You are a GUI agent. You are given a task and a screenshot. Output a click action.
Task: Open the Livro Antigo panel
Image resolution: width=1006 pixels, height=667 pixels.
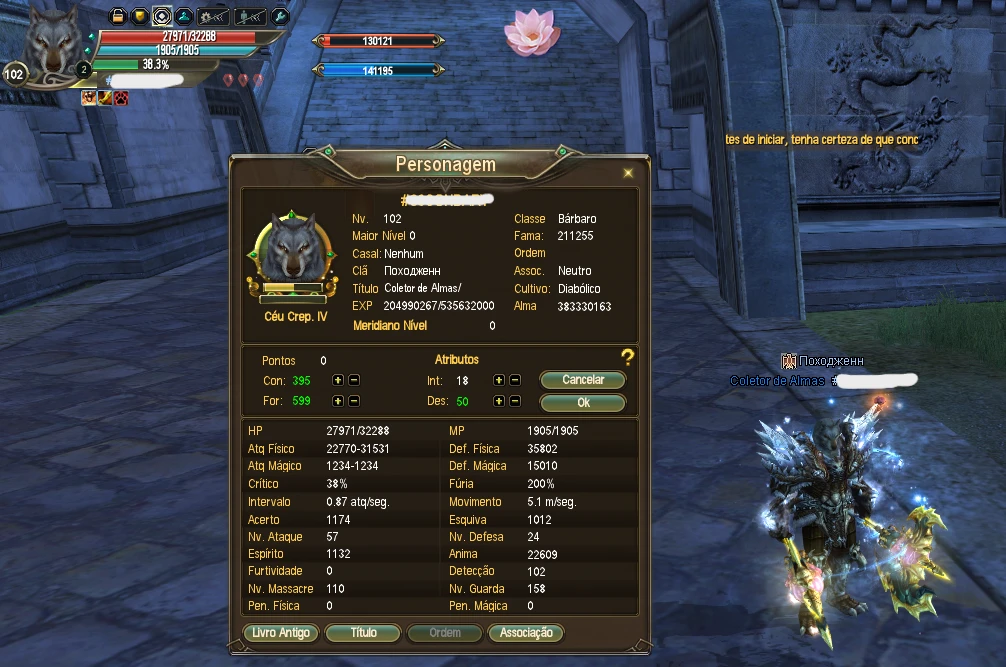(281, 633)
